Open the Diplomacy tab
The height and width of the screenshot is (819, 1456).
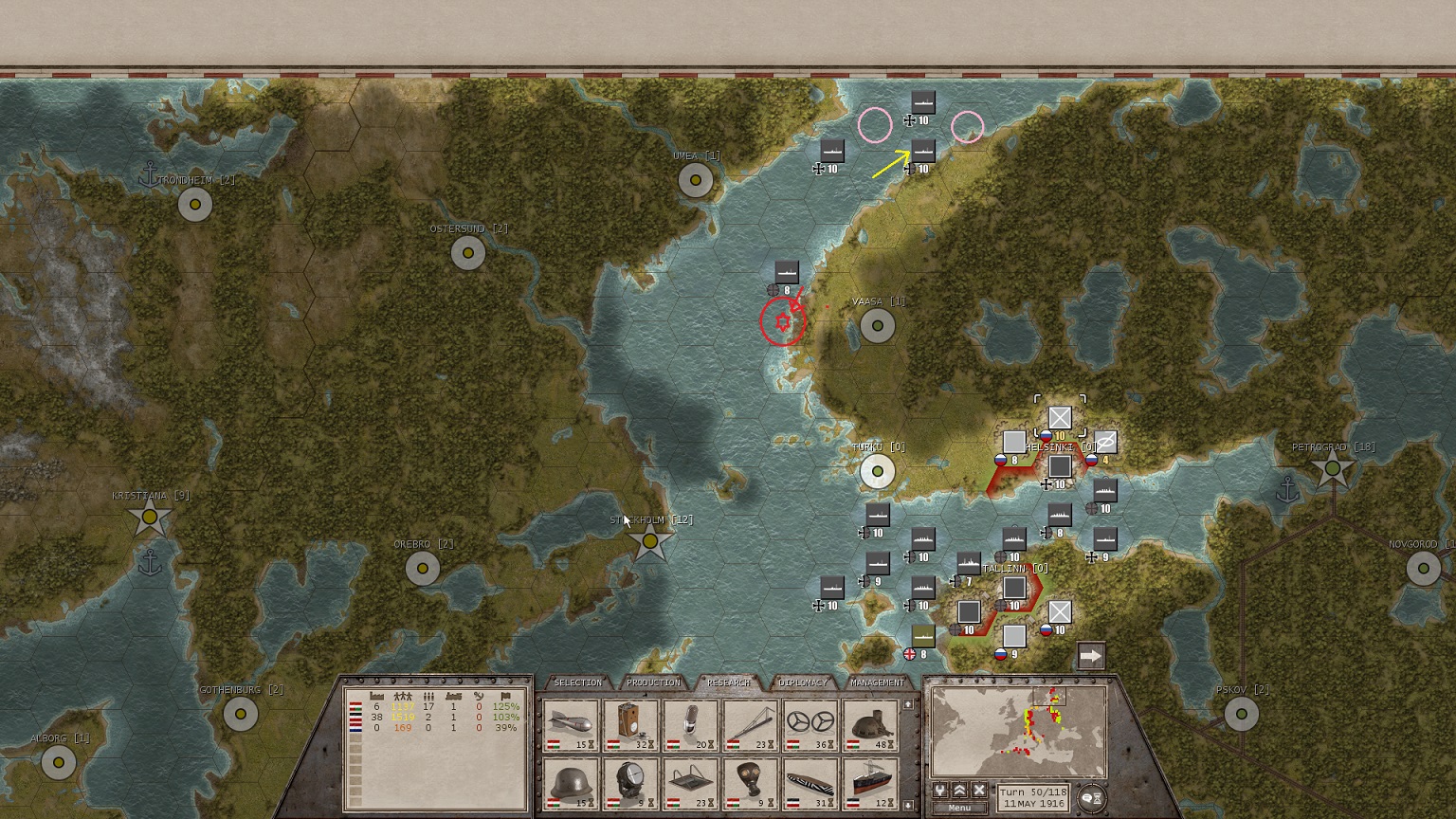[x=803, y=682]
